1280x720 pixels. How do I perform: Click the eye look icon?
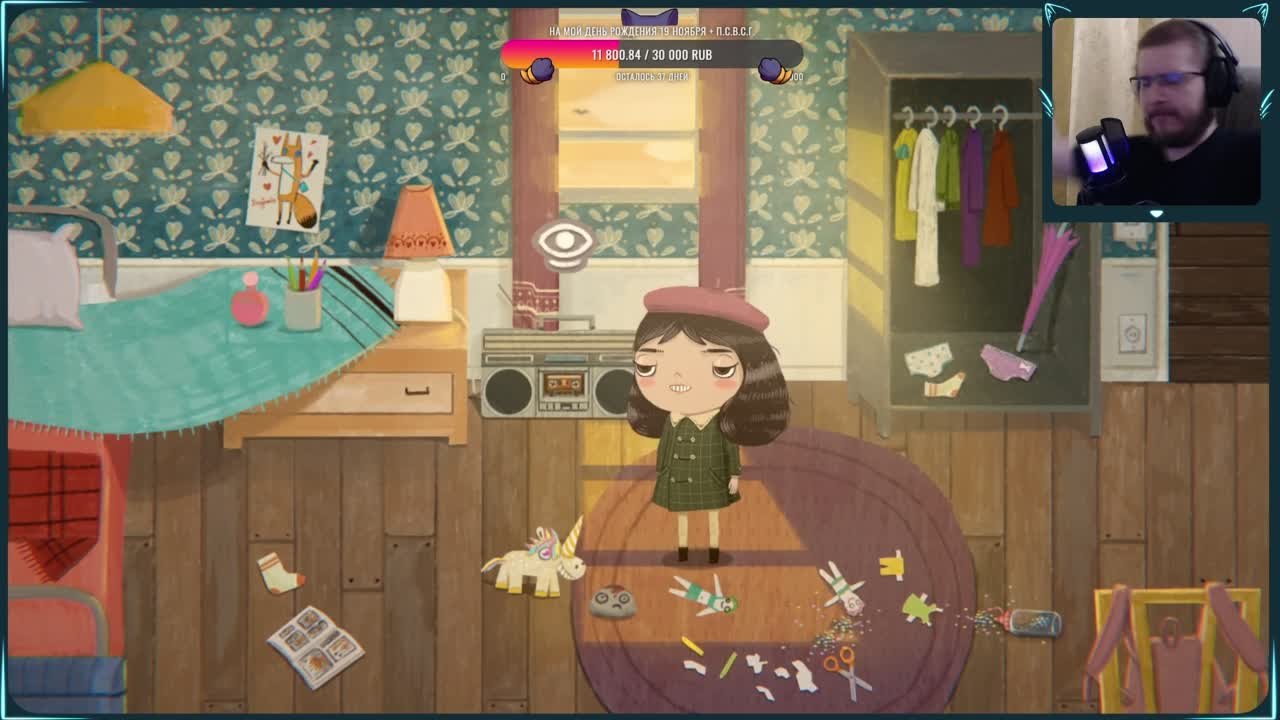(565, 243)
